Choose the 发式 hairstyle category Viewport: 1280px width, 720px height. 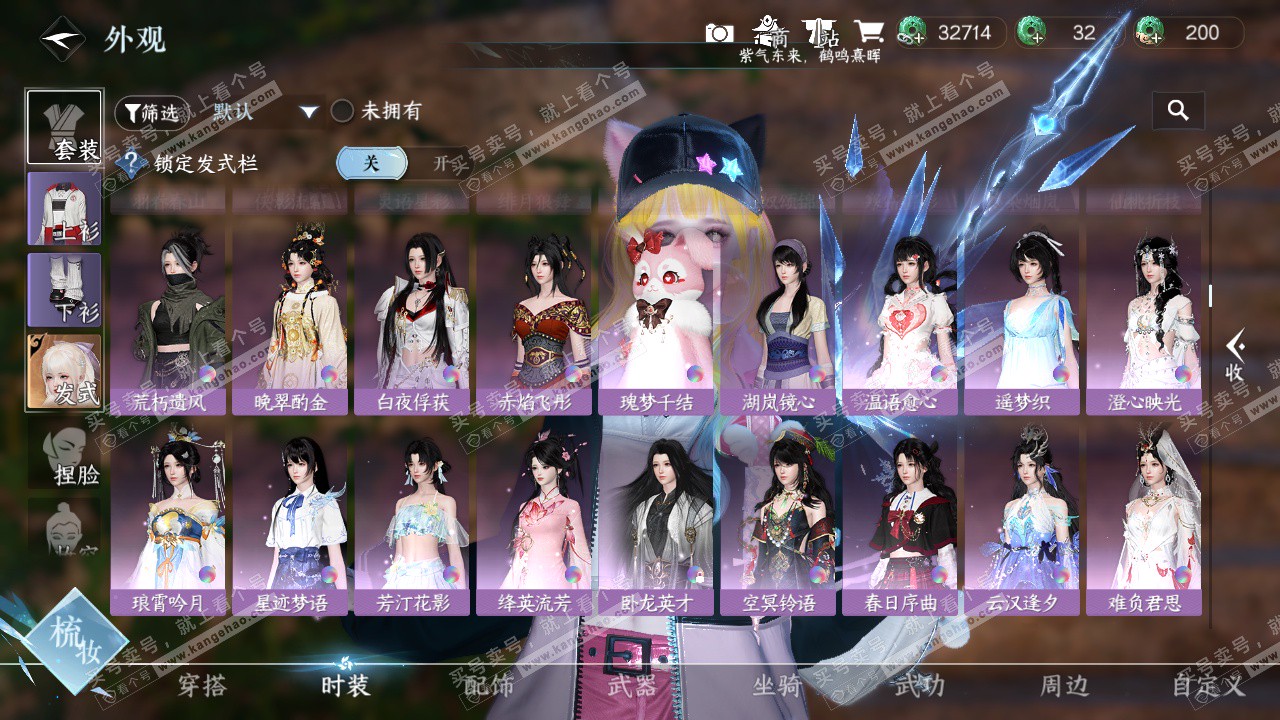click(64, 371)
